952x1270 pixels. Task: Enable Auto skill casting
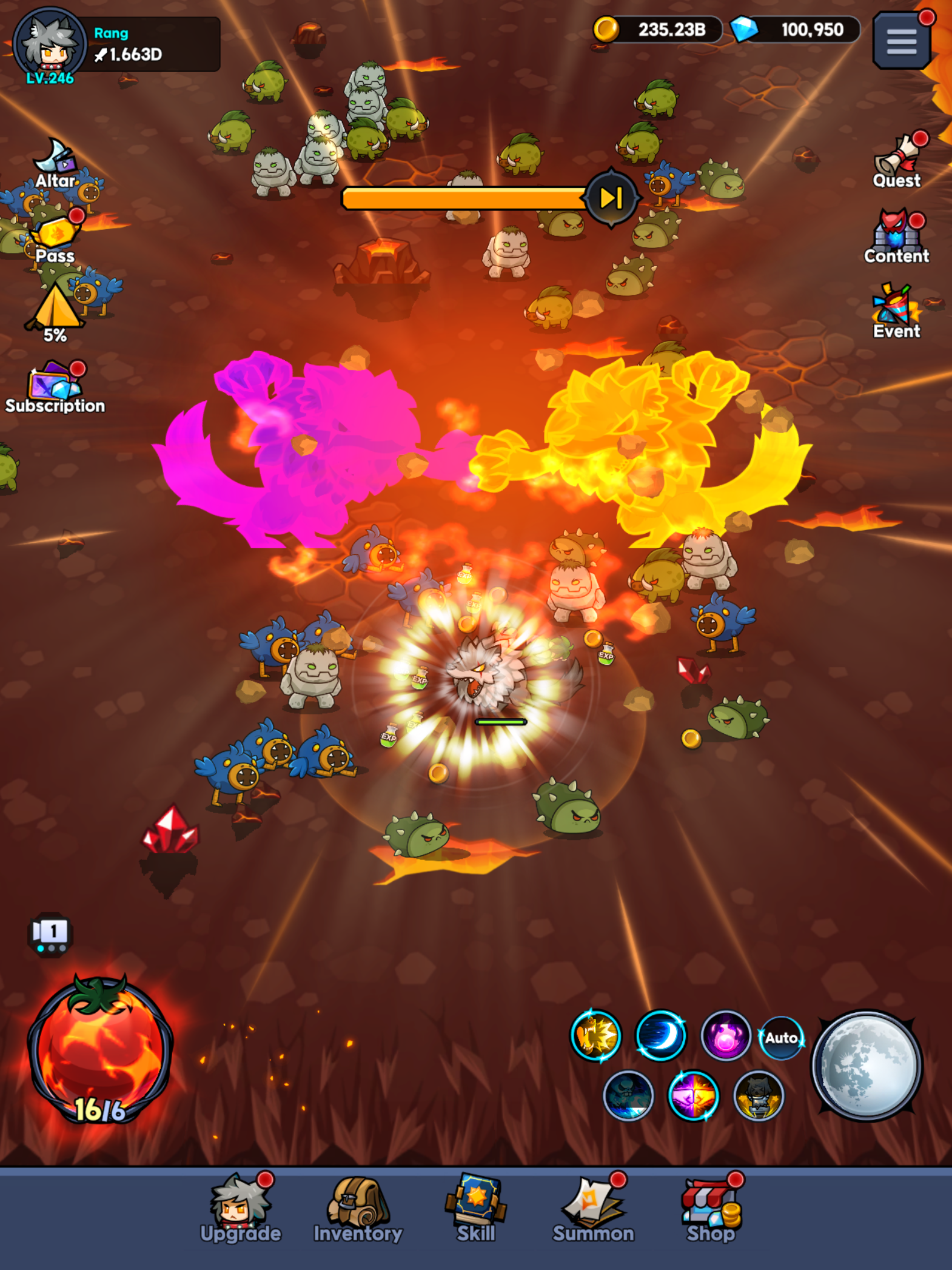[x=780, y=1038]
